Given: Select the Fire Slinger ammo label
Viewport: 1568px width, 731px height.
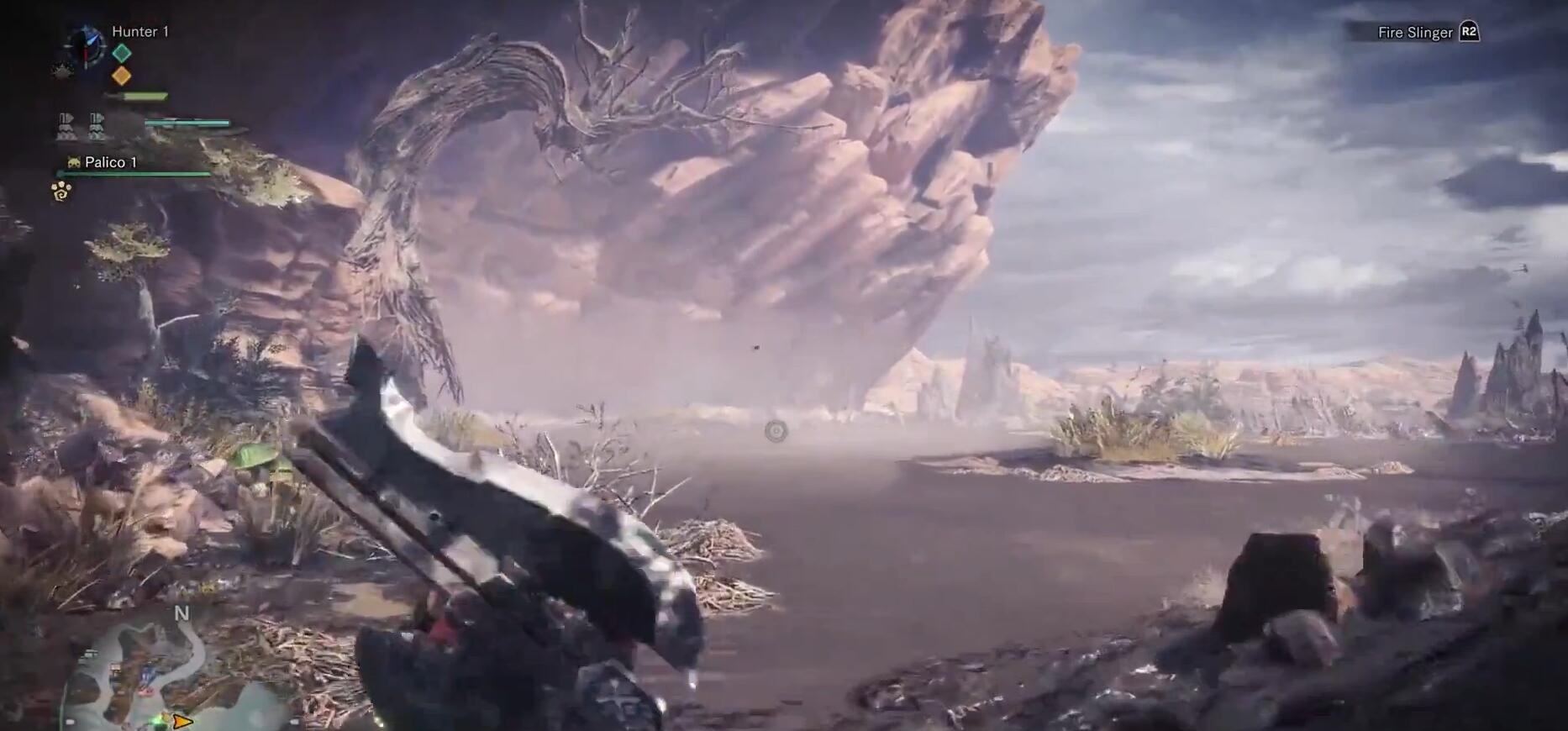Looking at the screenshot, I should click(x=1415, y=33).
